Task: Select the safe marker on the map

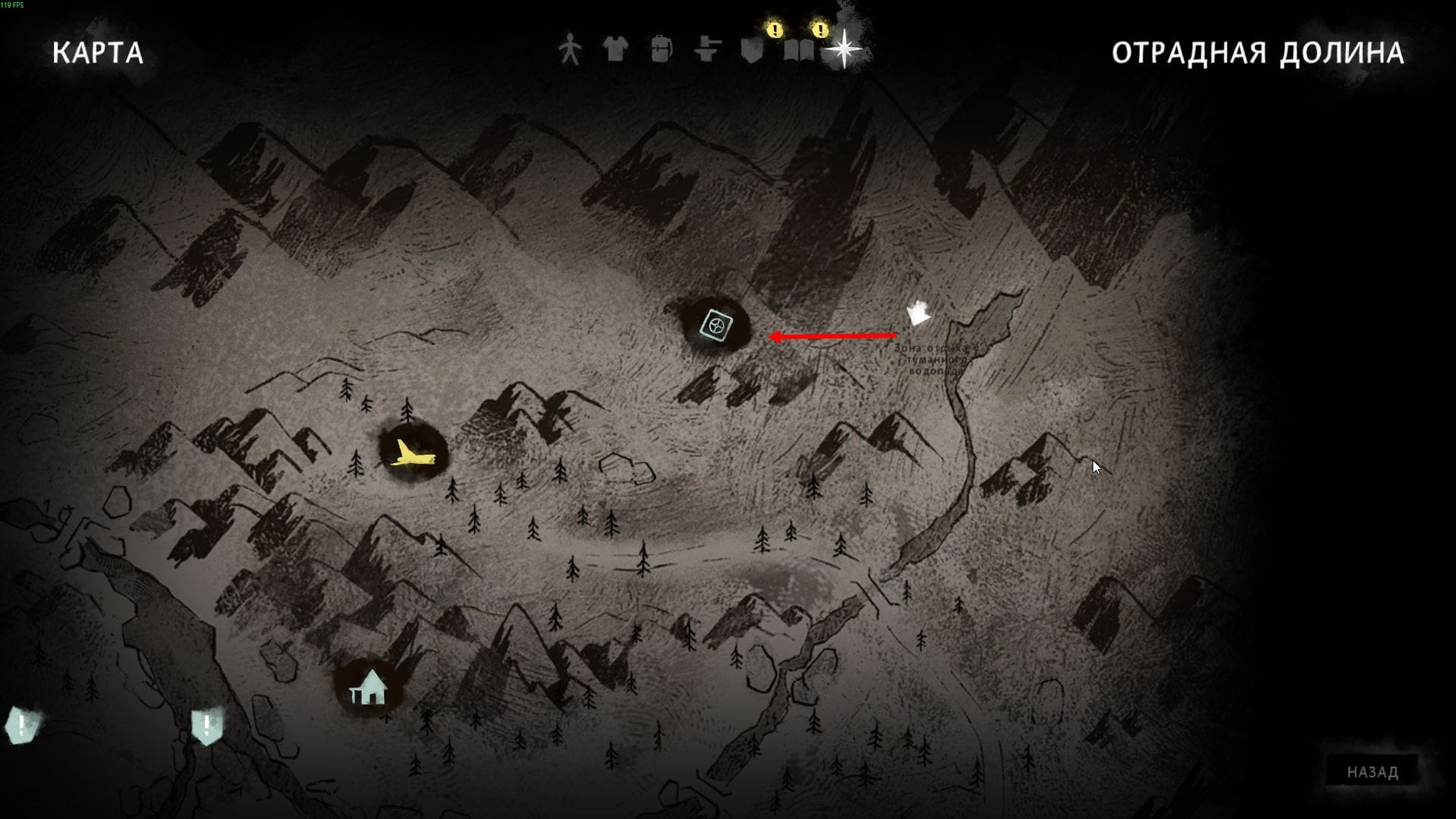Action: (716, 326)
